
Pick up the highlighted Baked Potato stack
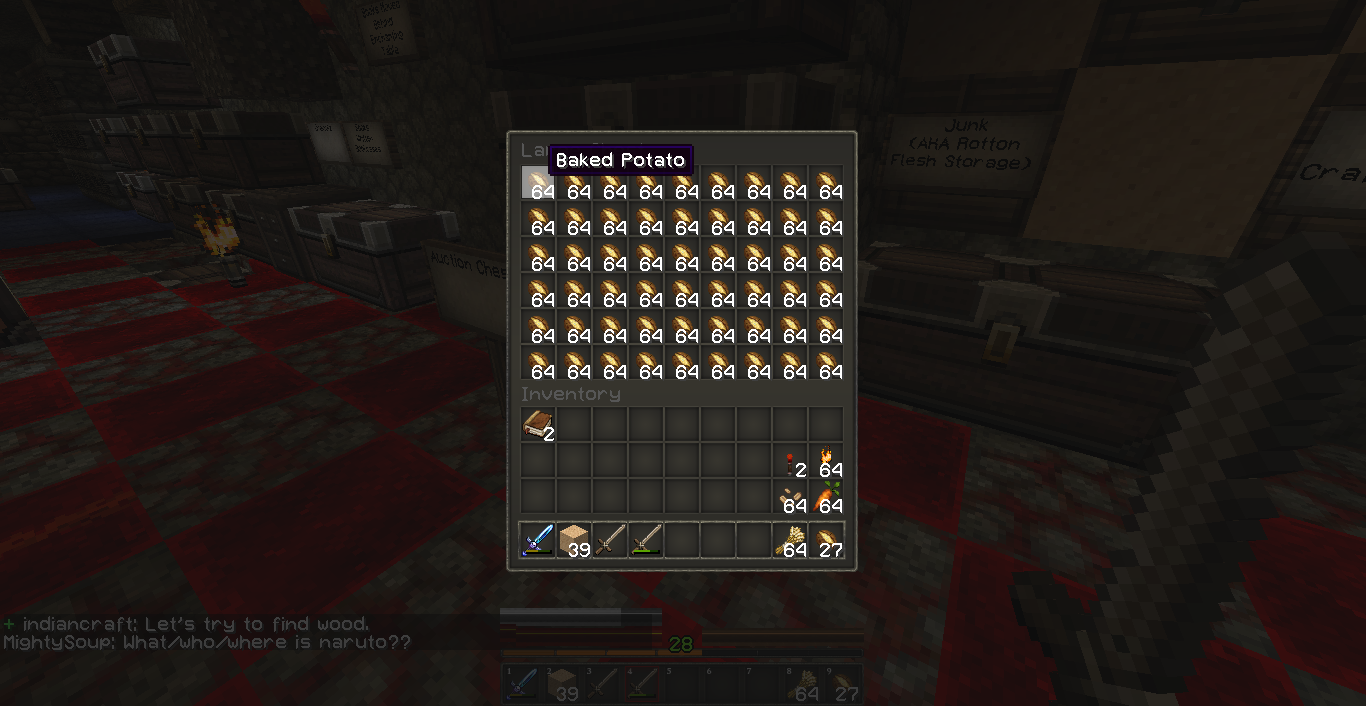tap(538, 184)
